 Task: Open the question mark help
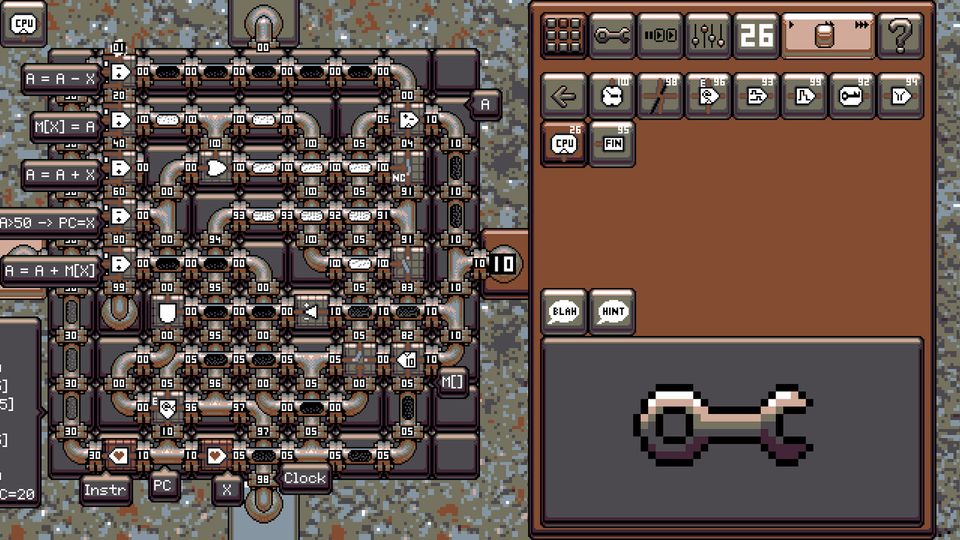899,36
